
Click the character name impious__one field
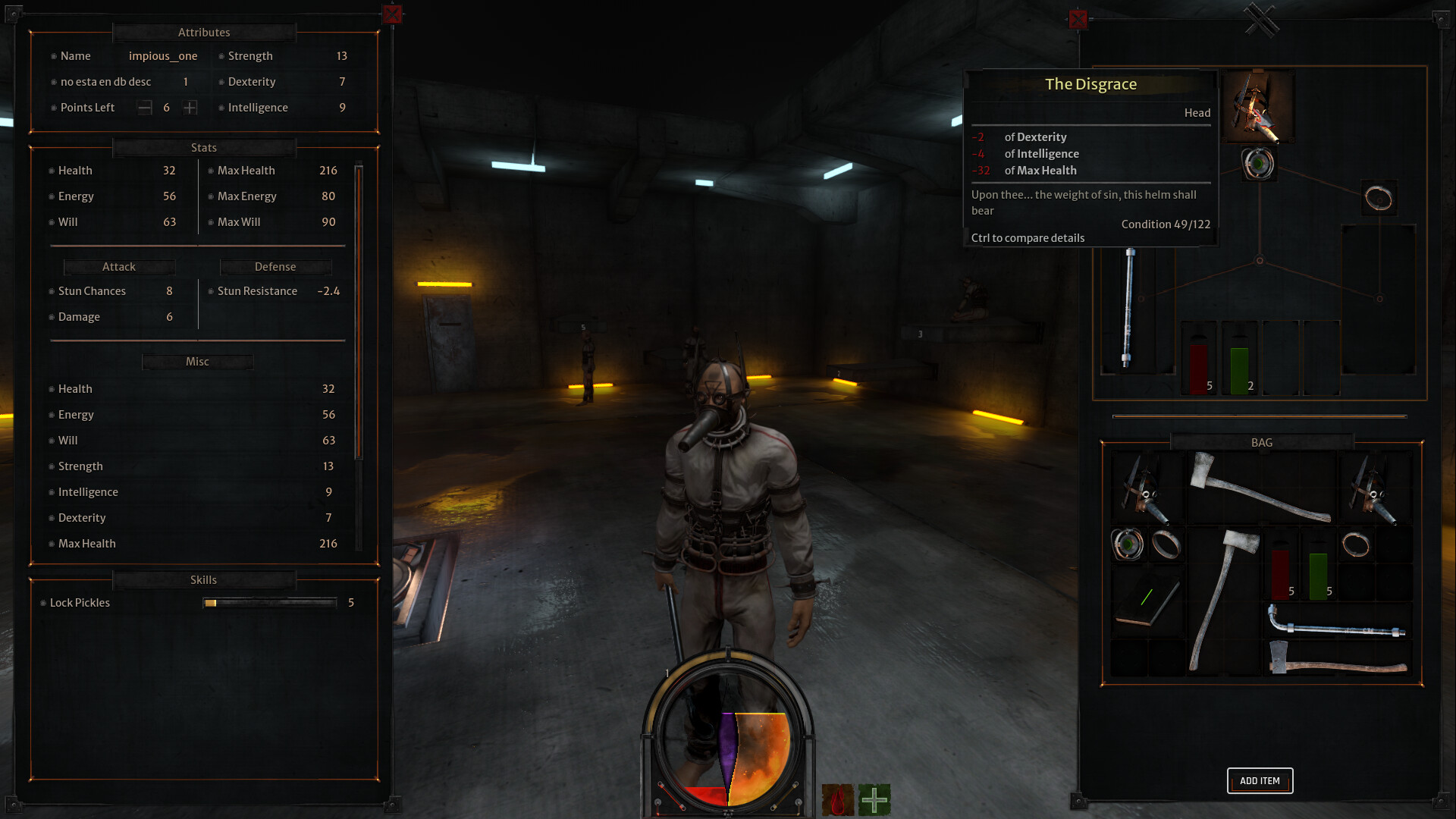point(163,55)
